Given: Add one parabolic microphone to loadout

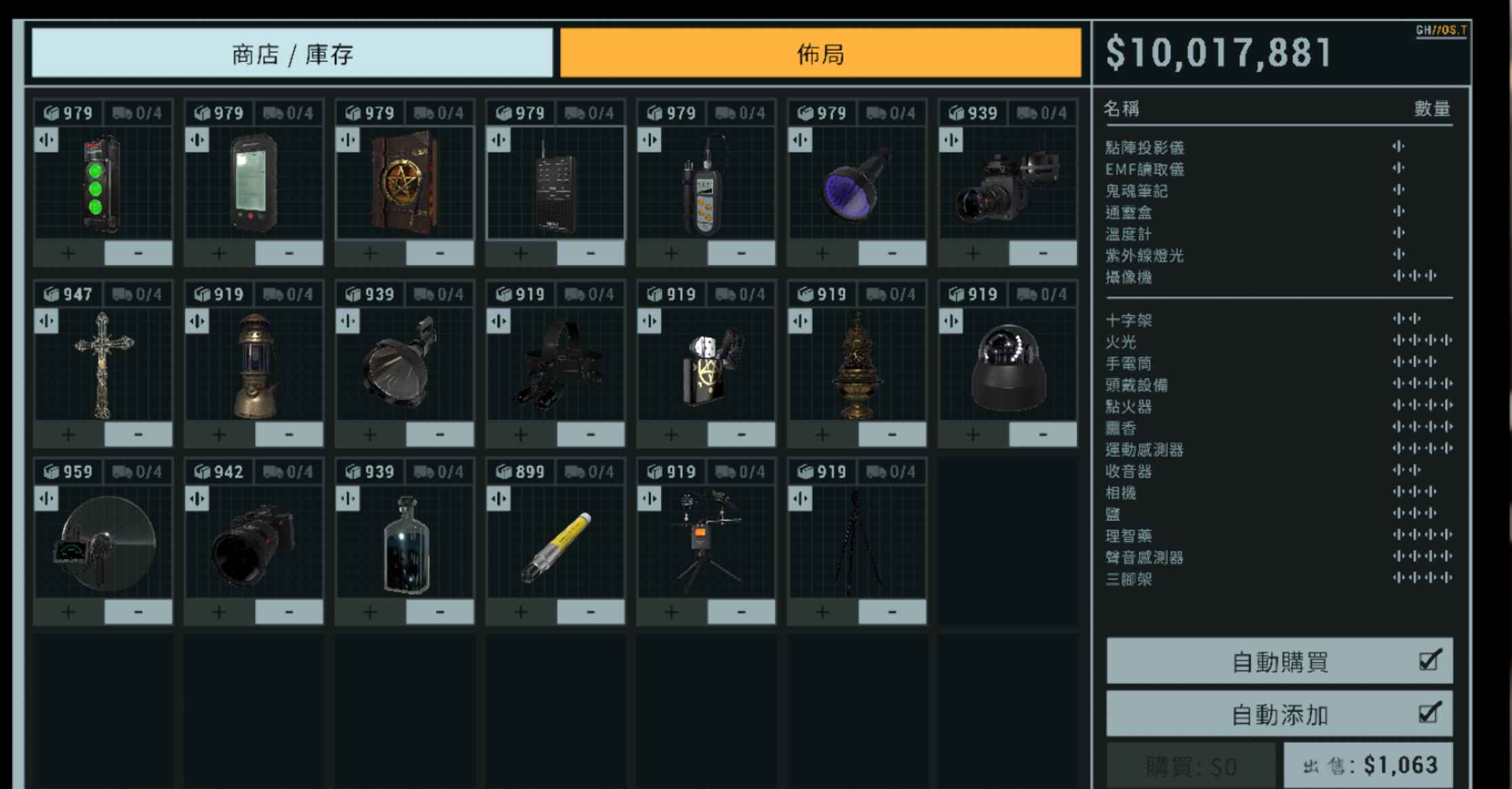Looking at the screenshot, I should (68, 613).
